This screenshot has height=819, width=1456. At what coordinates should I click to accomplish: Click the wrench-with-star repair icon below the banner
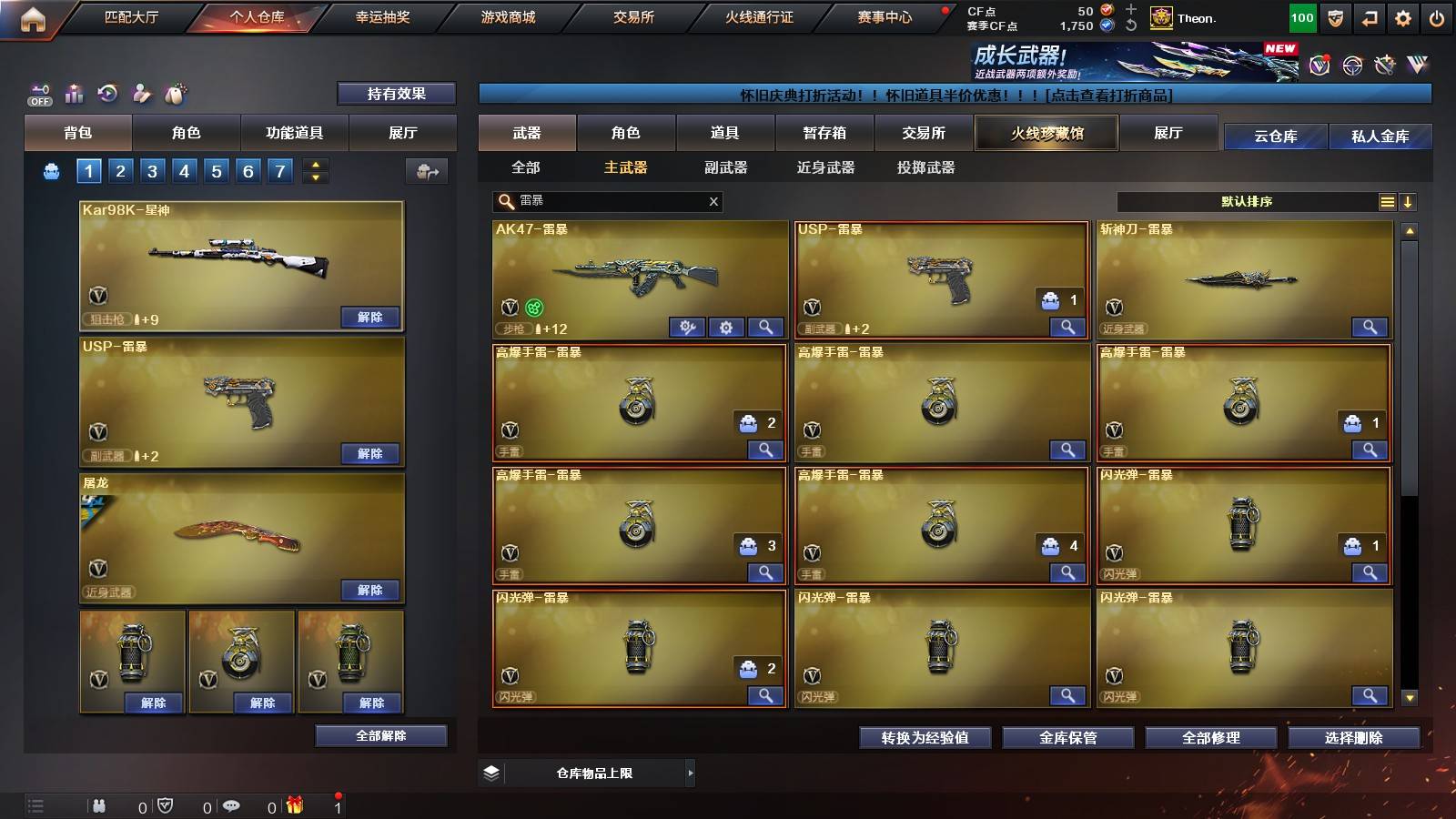tap(1384, 64)
